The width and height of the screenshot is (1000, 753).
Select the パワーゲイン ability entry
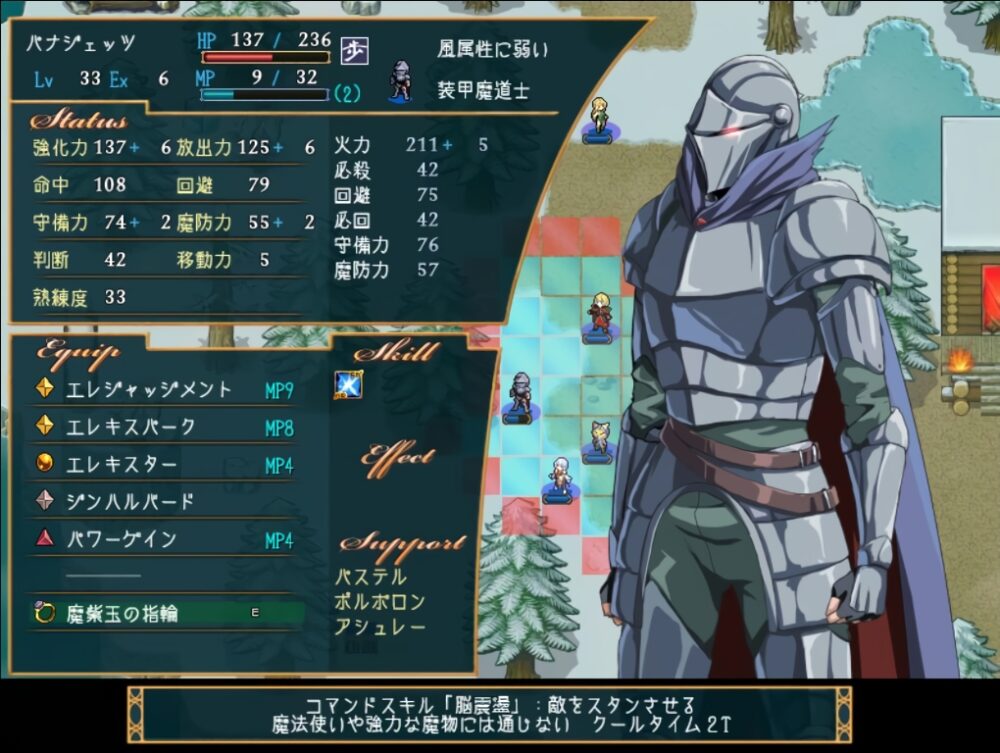click(121, 540)
